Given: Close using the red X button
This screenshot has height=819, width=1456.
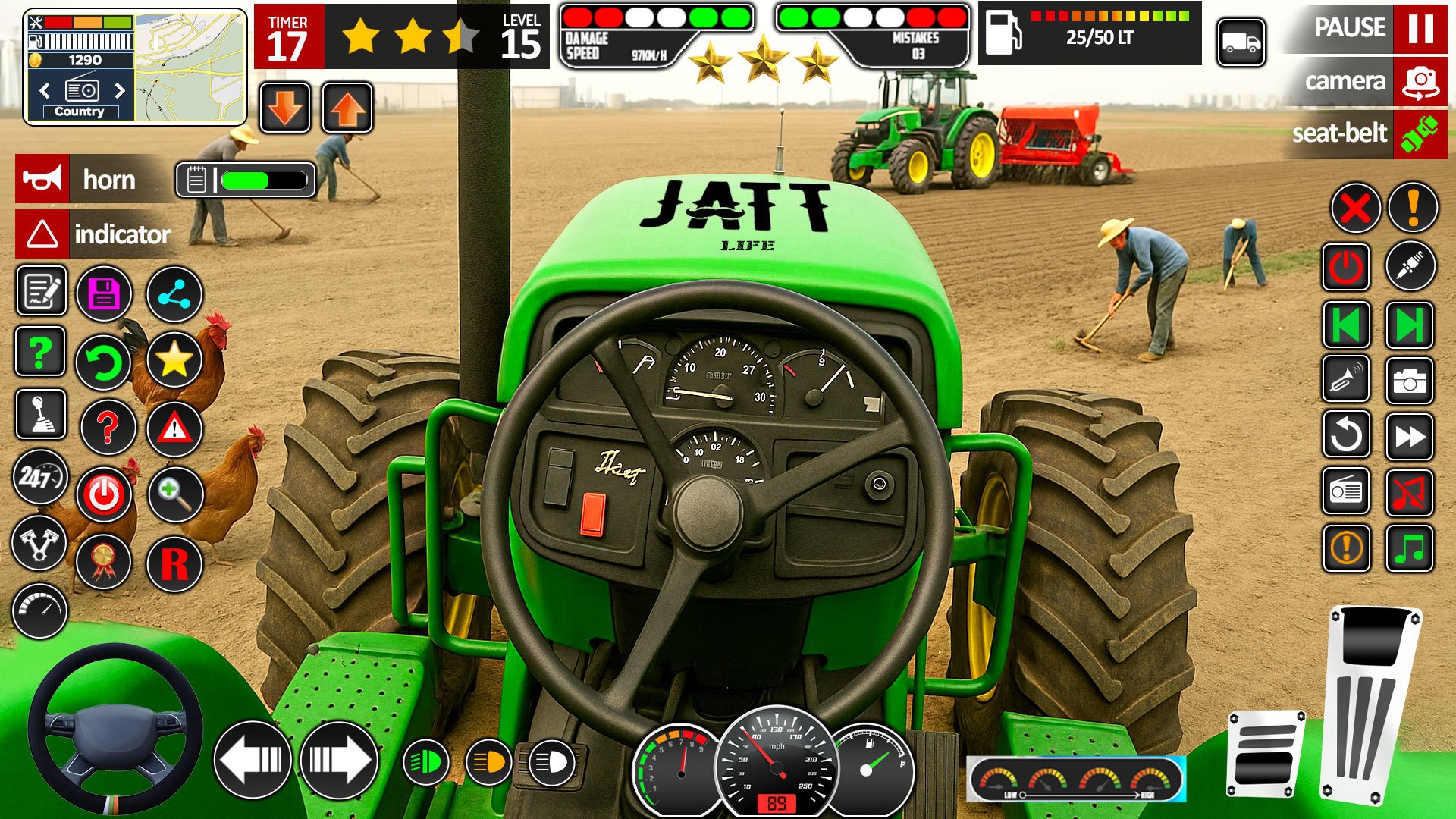Looking at the screenshot, I should [x=1354, y=207].
